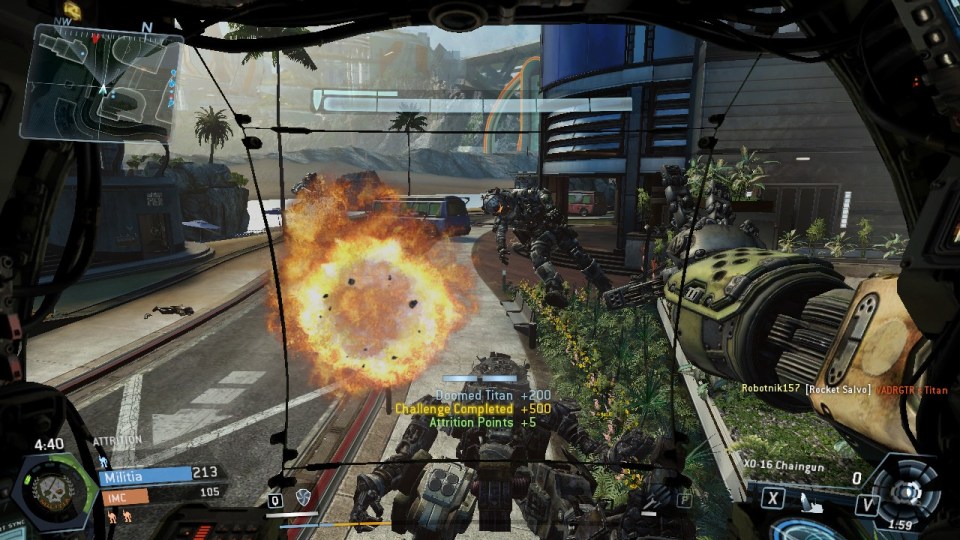
Task: Select the Rocket Salvo kill feed entry
Action: click(x=818, y=388)
